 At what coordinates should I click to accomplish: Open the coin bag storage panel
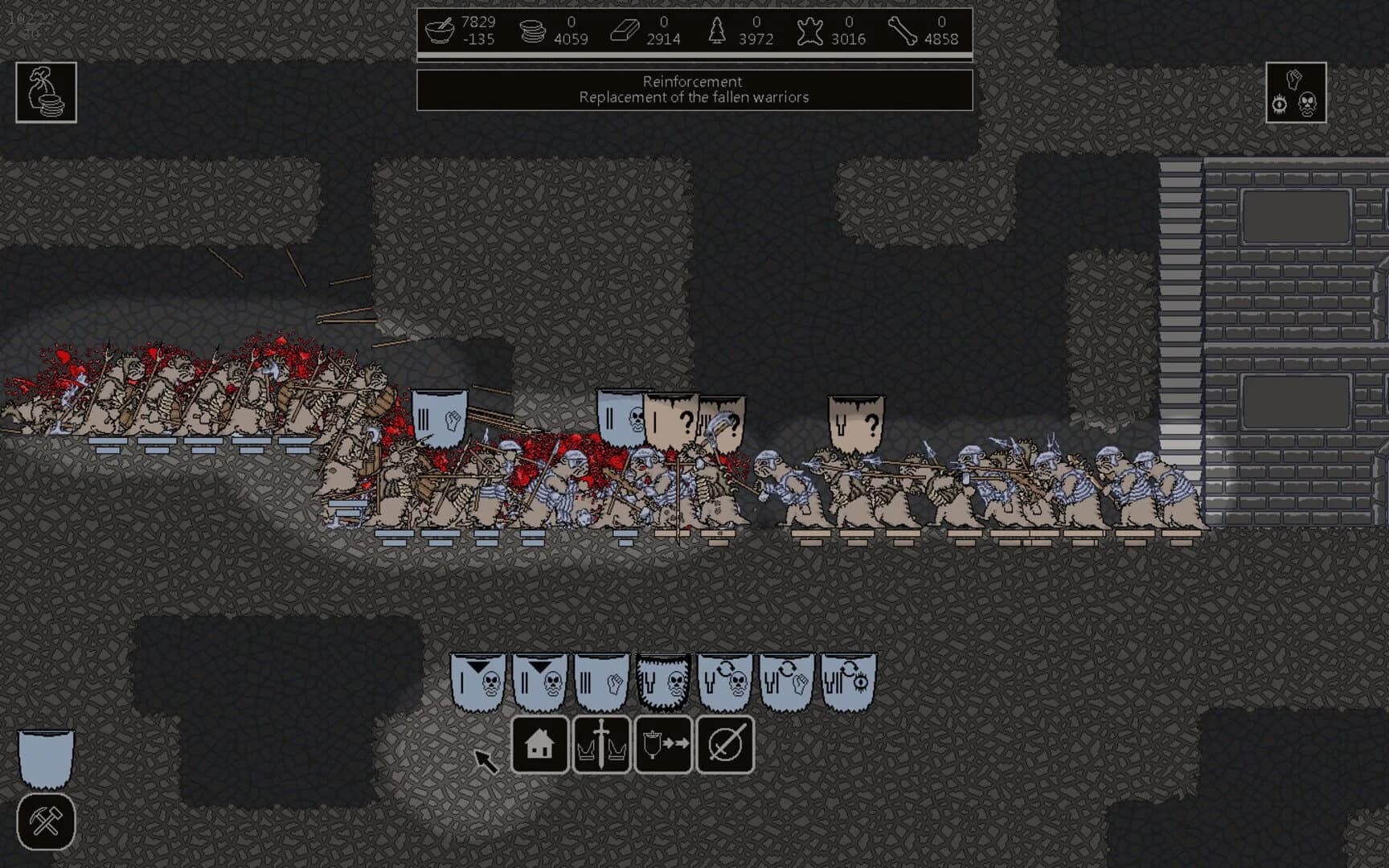tap(44, 94)
